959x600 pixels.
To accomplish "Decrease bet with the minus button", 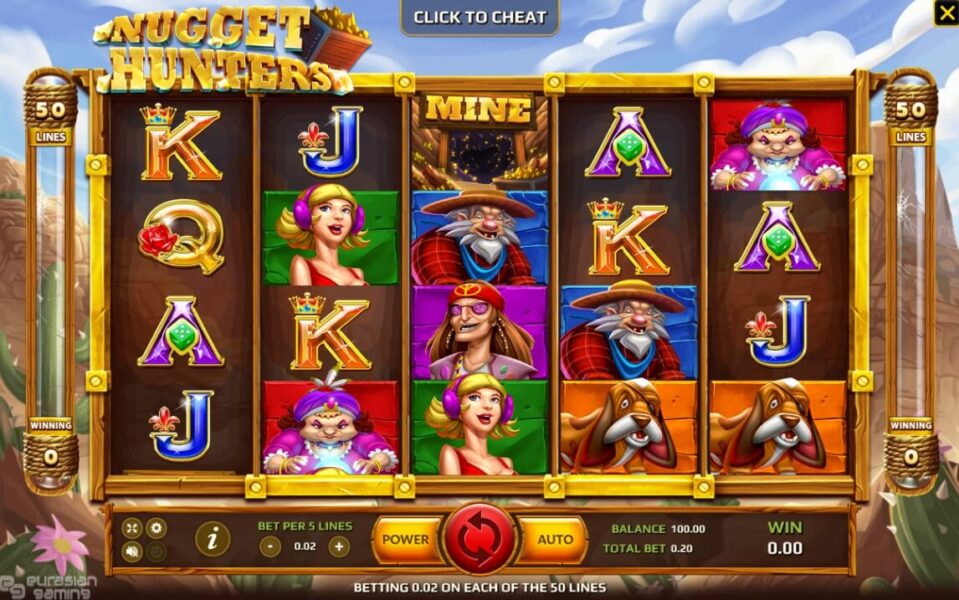I will (269, 546).
